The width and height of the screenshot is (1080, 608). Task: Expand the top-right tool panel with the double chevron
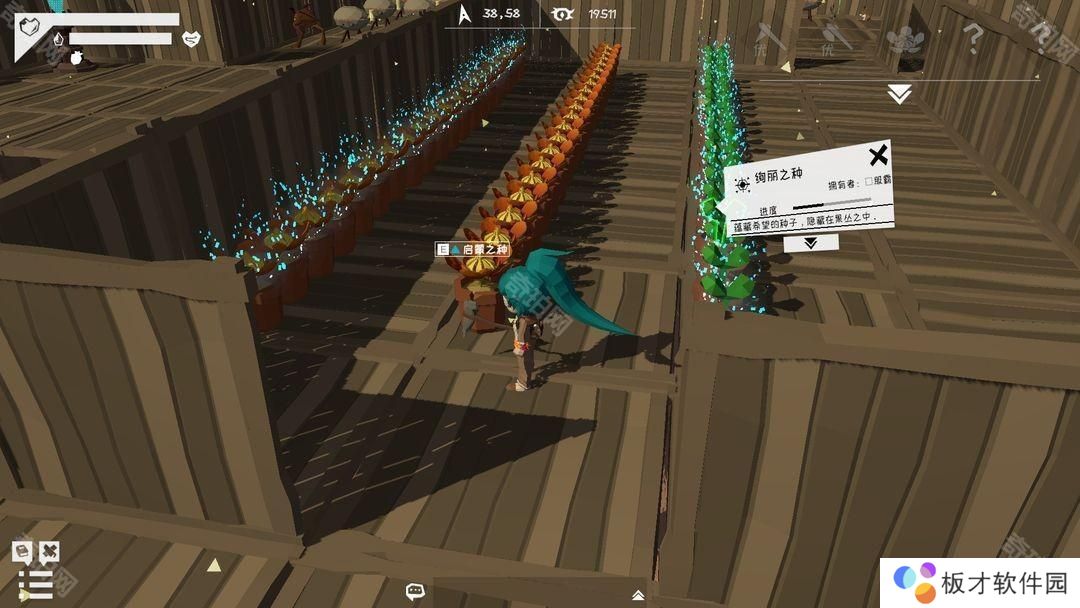[899, 94]
